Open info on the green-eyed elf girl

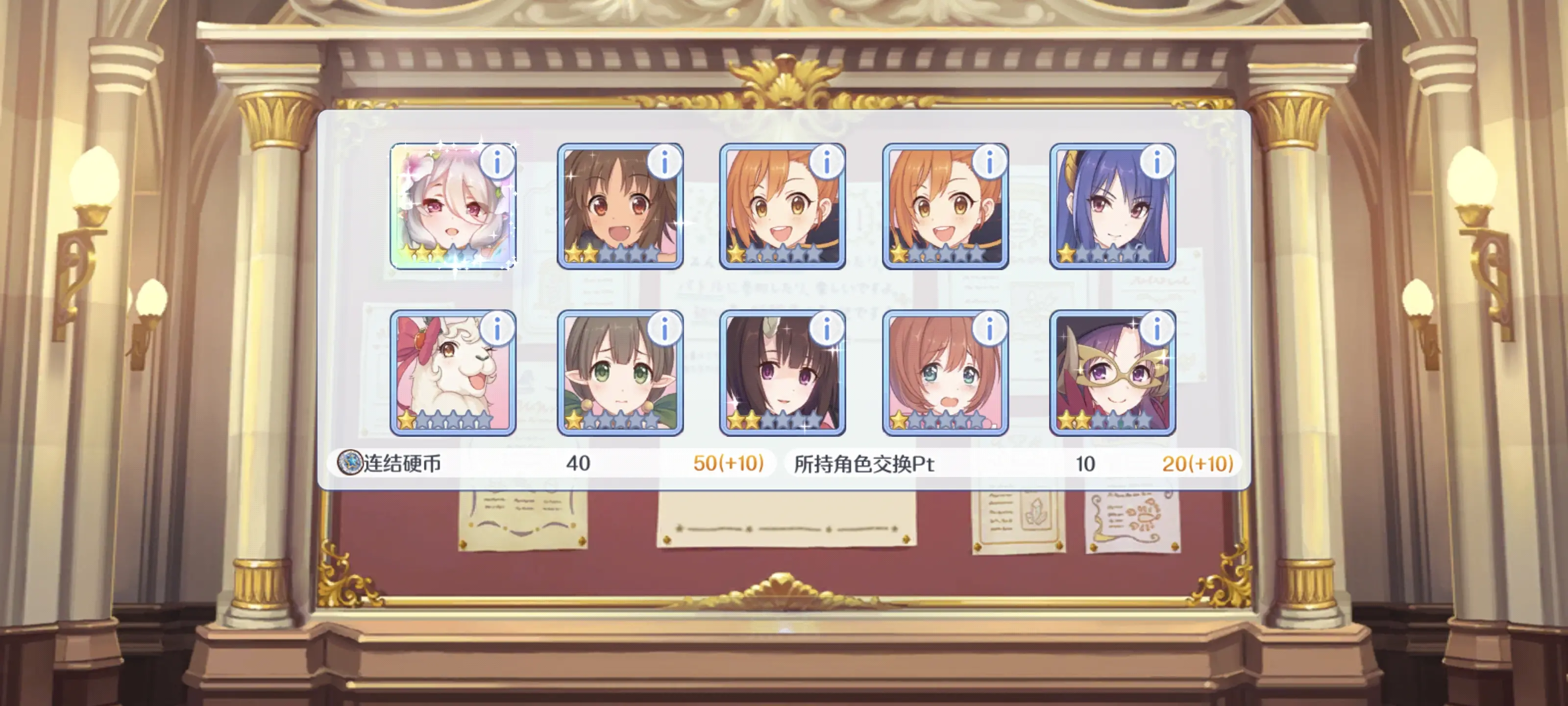pos(665,329)
